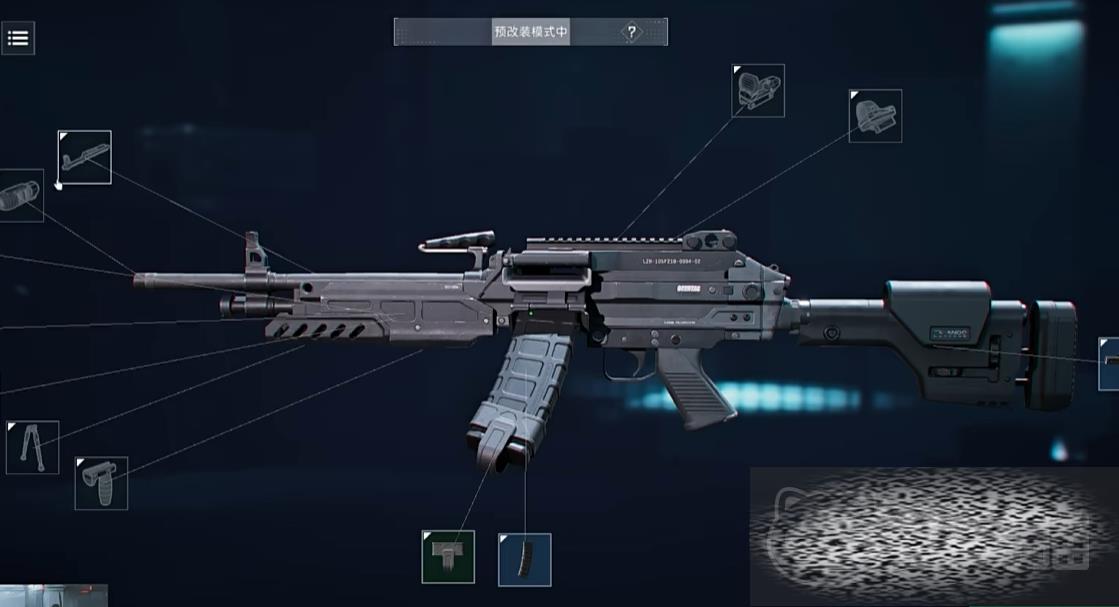Select the muzzle suppressor attachment slot
Screen dimensions: 1119x607
[x=20, y=195]
